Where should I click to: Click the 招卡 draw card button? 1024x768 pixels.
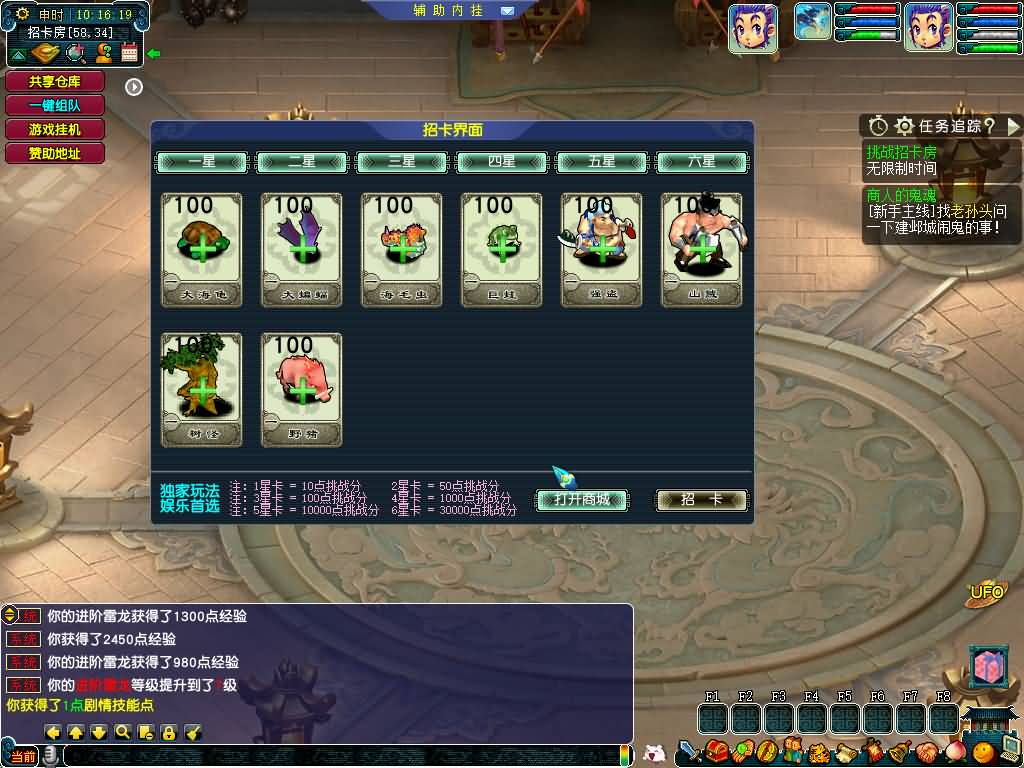click(x=701, y=500)
